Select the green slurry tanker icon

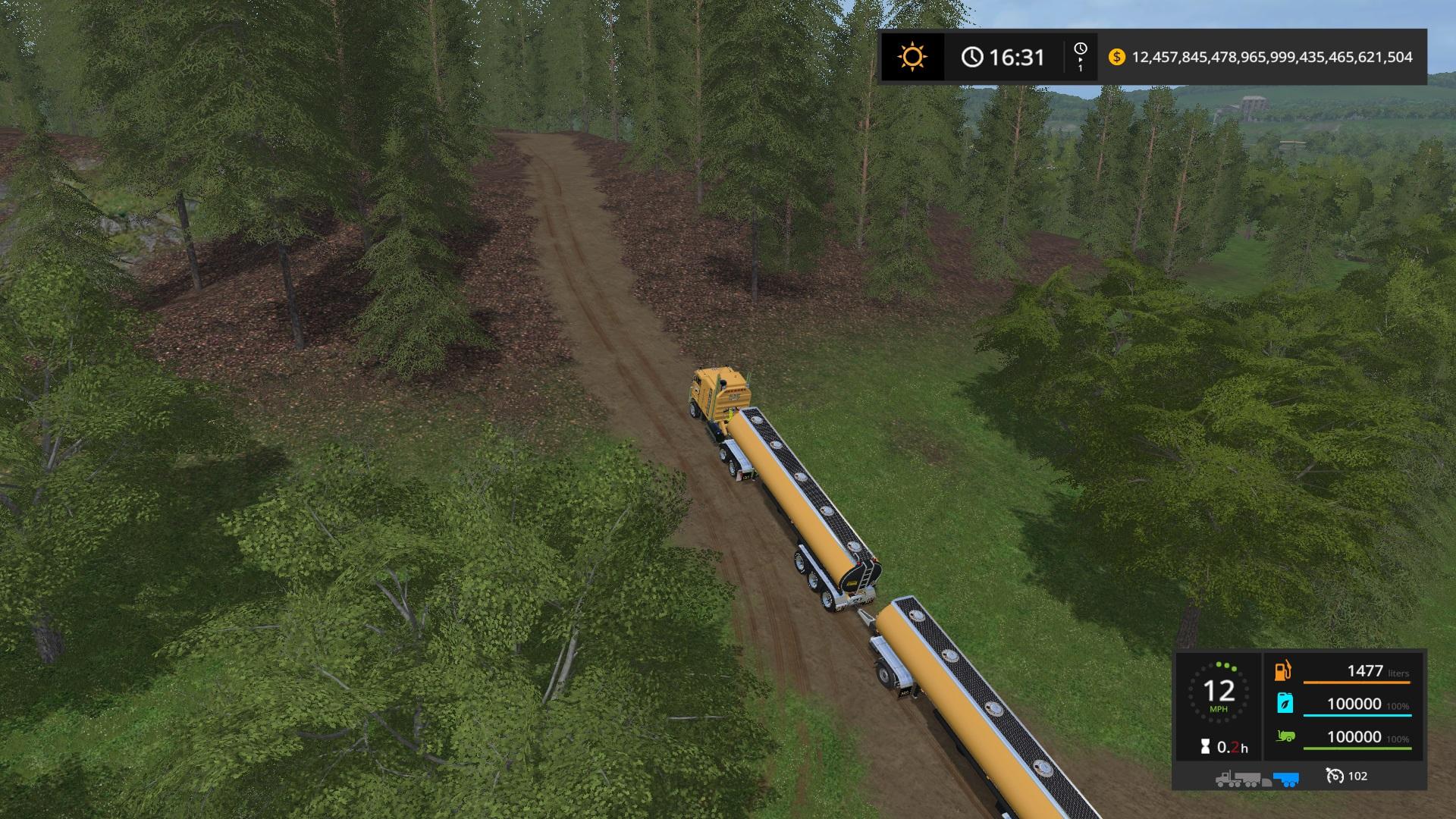pyautogui.click(x=1285, y=736)
